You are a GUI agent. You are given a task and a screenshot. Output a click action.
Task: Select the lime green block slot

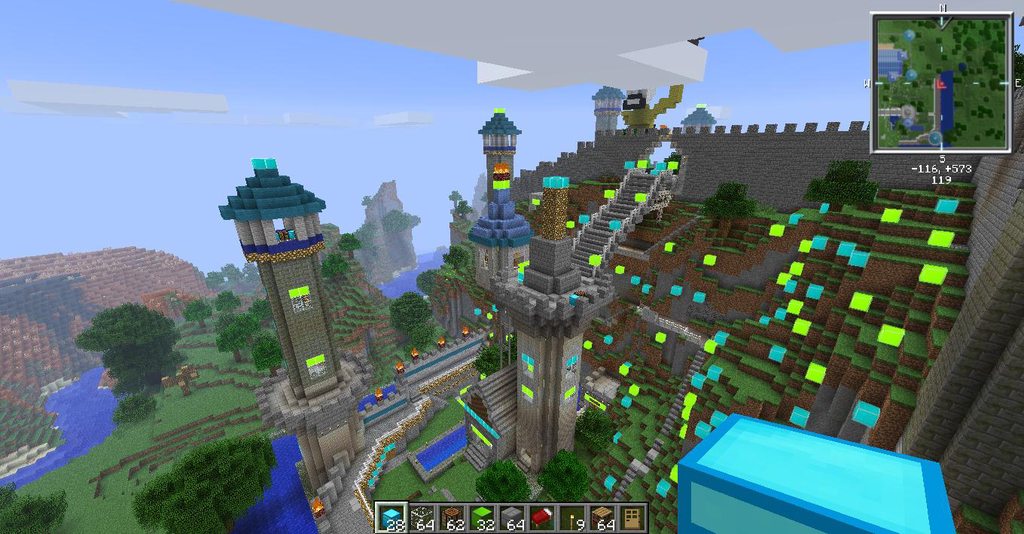pos(482,517)
